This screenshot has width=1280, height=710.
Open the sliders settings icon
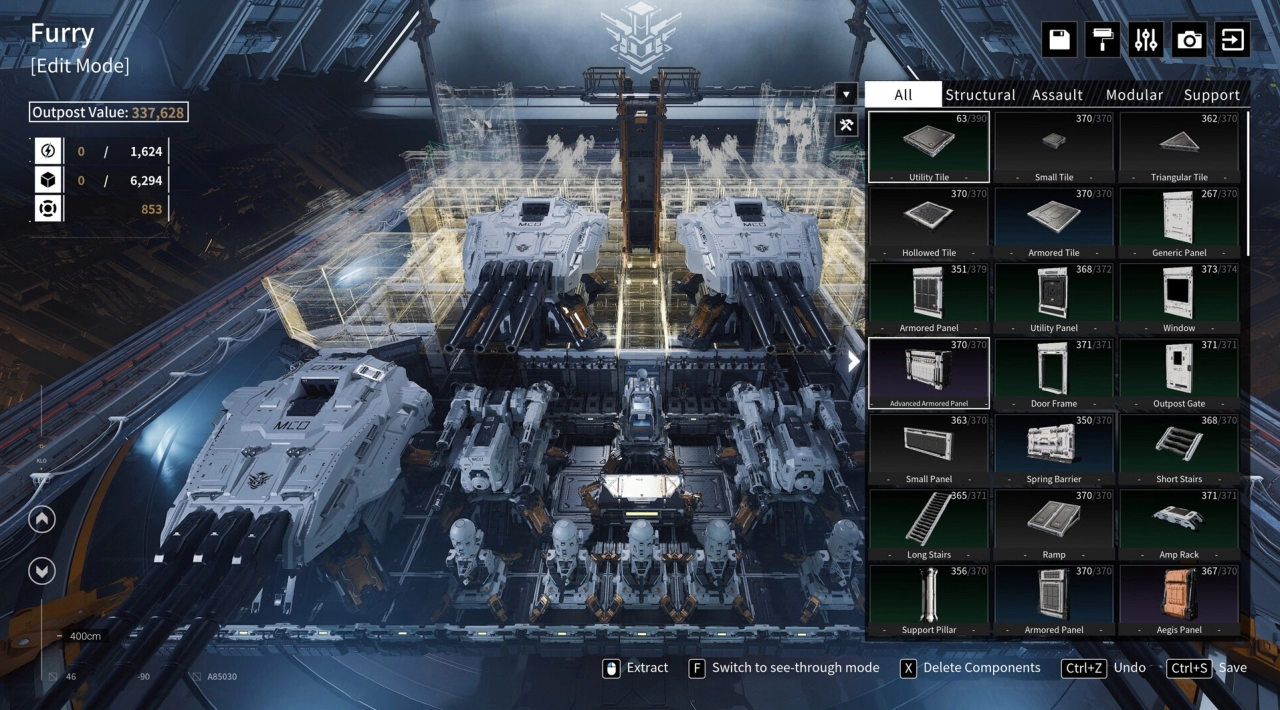point(1146,40)
